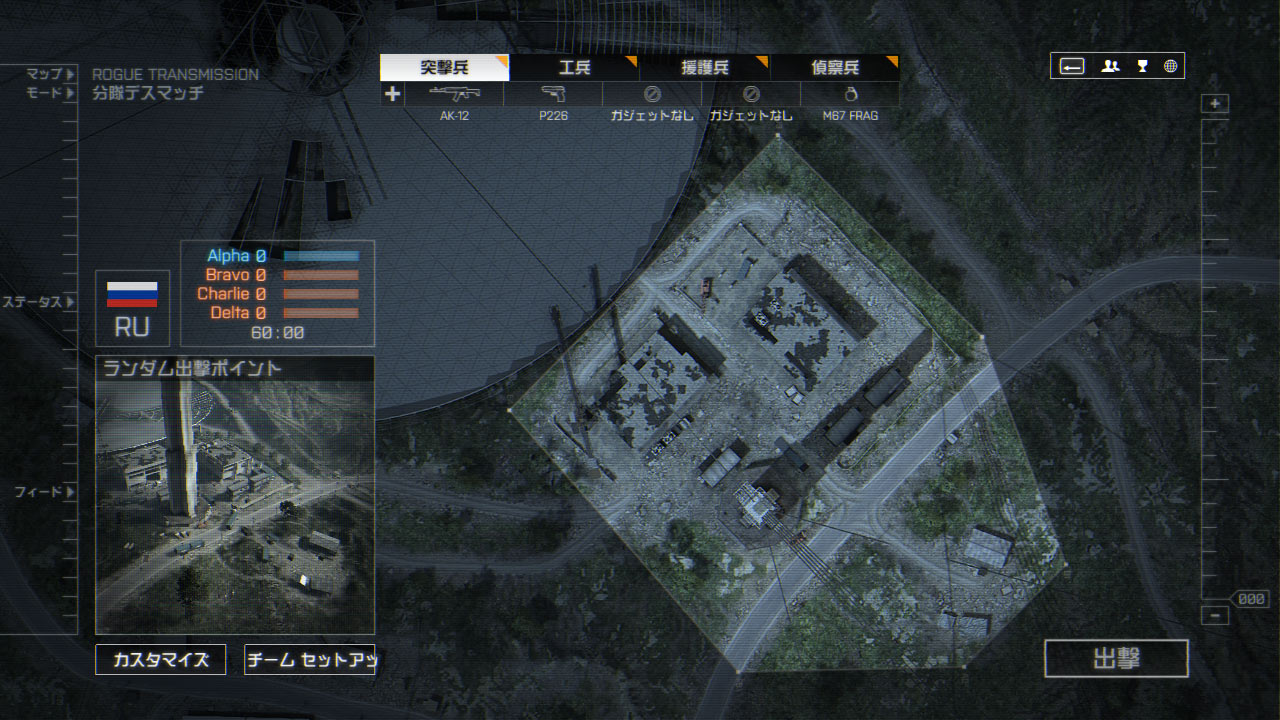Image resolution: width=1280 pixels, height=720 pixels.
Task: Deploy with the 出撃 button
Action: (x=1116, y=659)
